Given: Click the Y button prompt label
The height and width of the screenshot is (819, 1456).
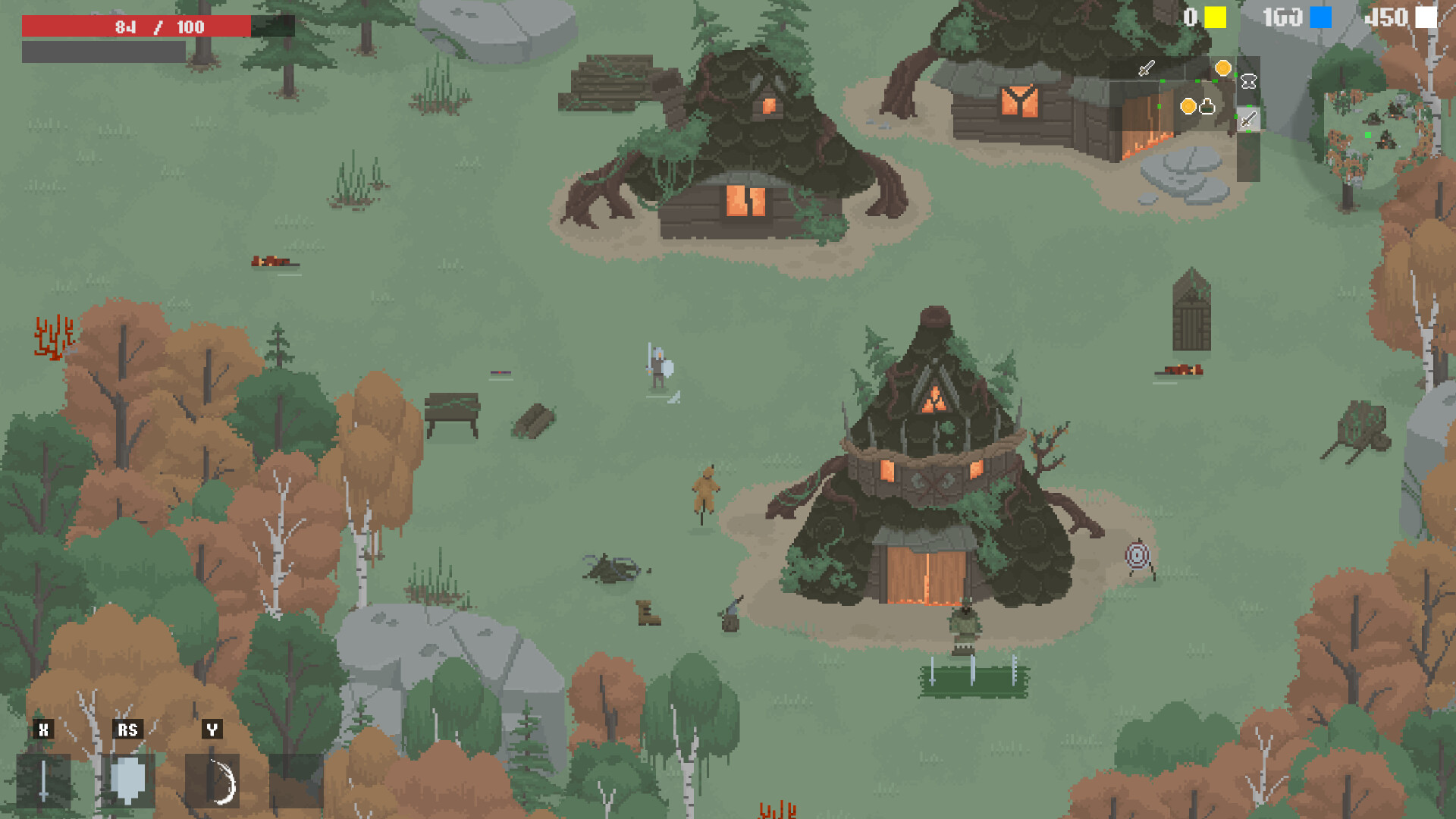Looking at the screenshot, I should tap(212, 730).
